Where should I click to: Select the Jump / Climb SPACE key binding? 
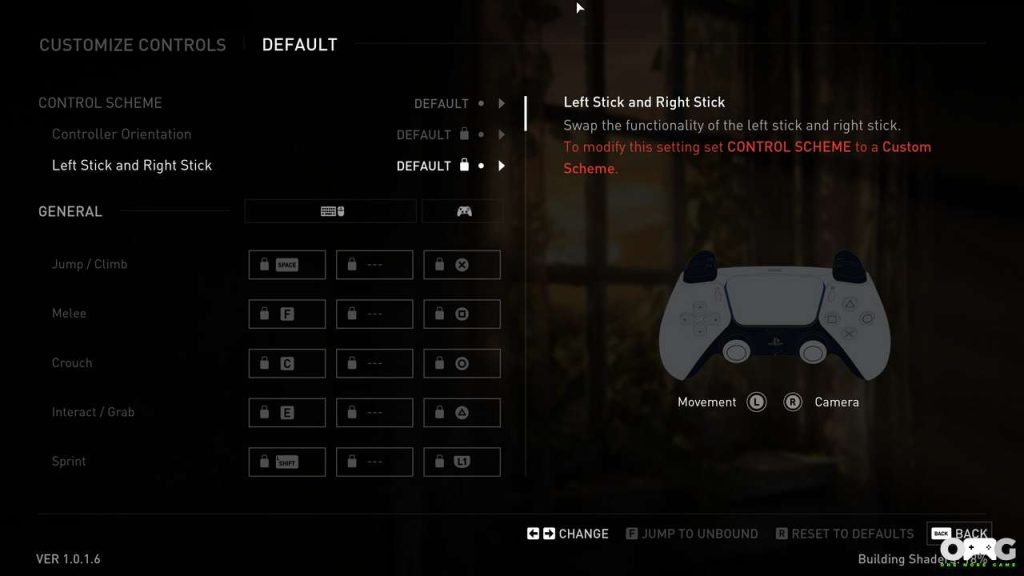(287, 265)
